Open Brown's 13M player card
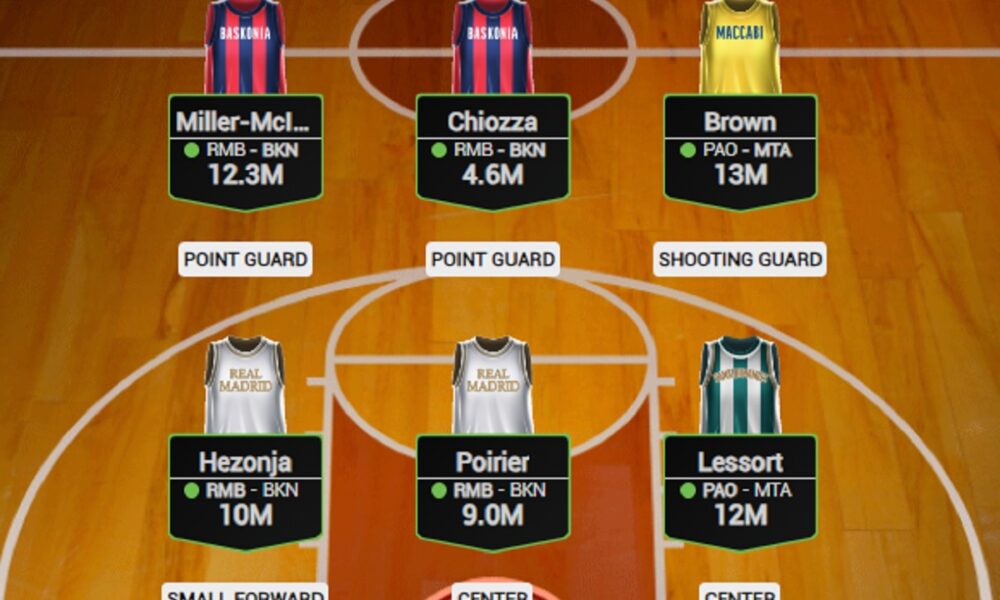Screen dimensions: 1000x600 click(740, 150)
